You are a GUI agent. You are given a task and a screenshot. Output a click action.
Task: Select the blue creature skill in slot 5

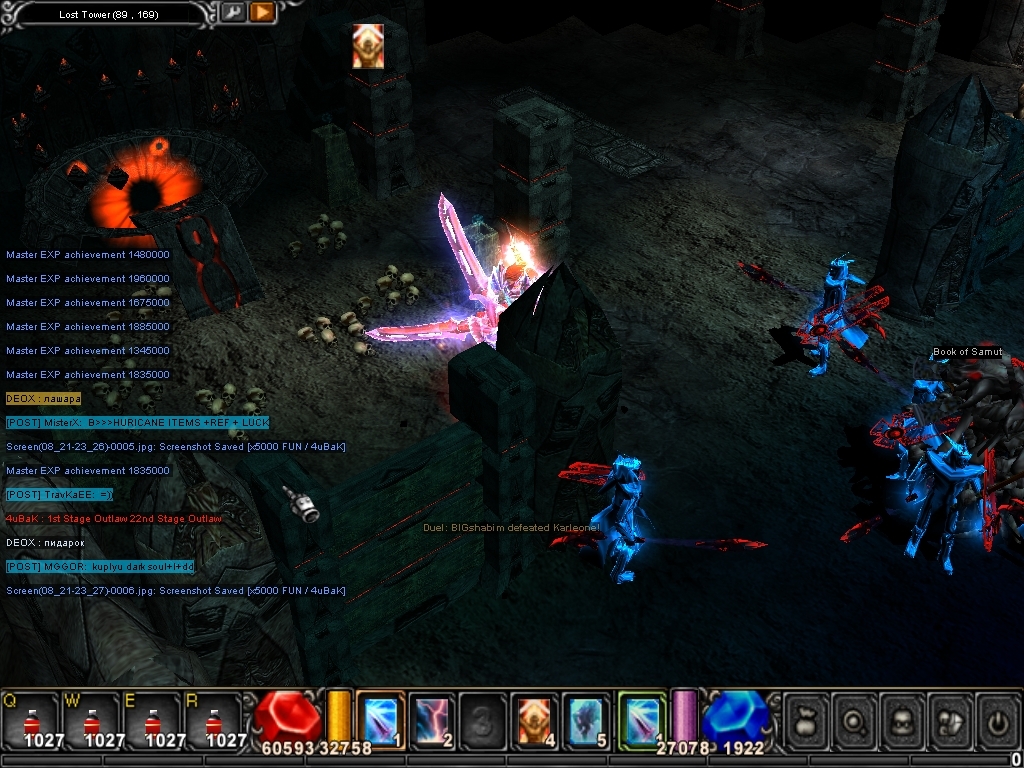tap(586, 720)
